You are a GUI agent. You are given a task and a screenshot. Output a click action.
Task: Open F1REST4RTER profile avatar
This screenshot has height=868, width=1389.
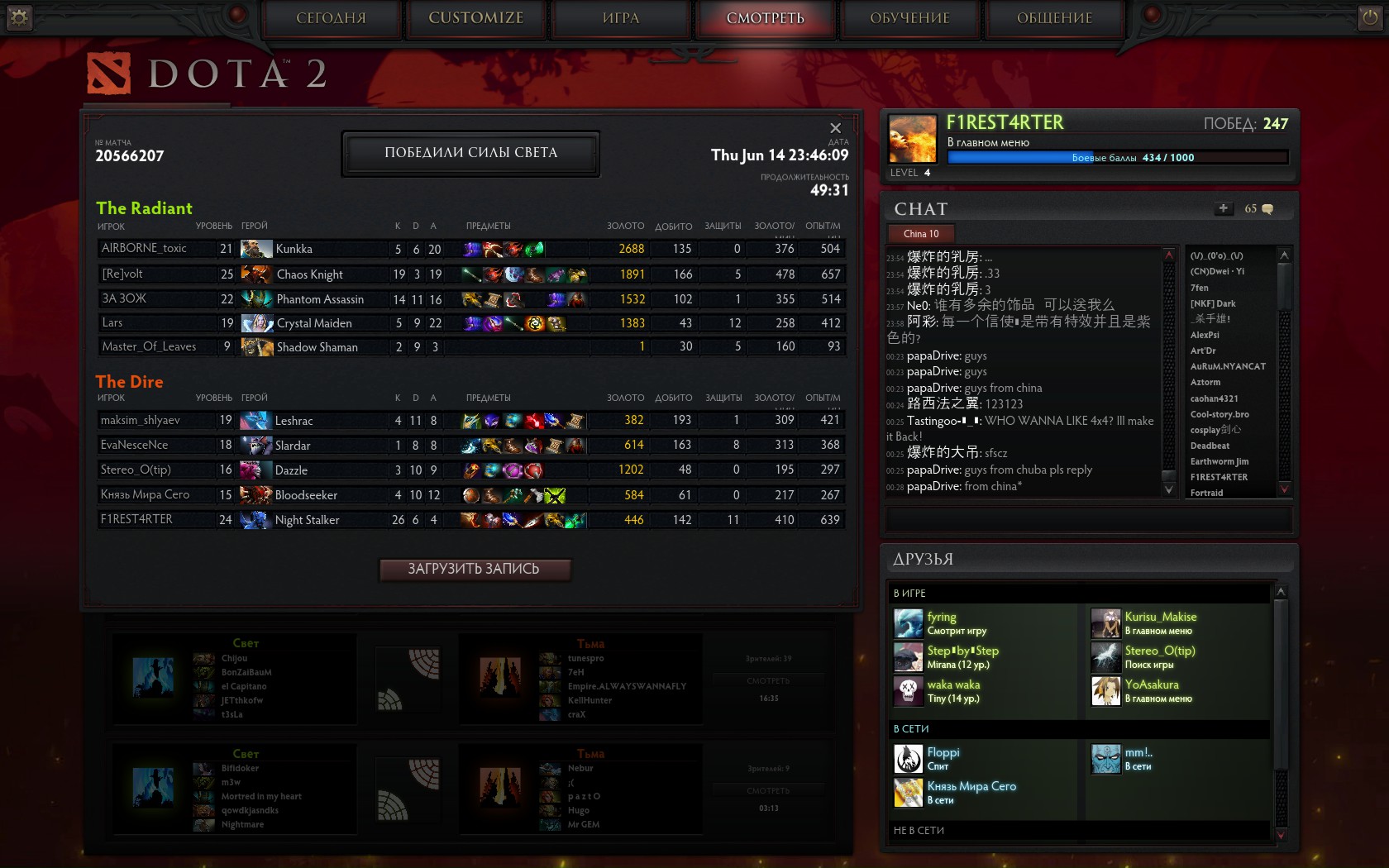912,138
